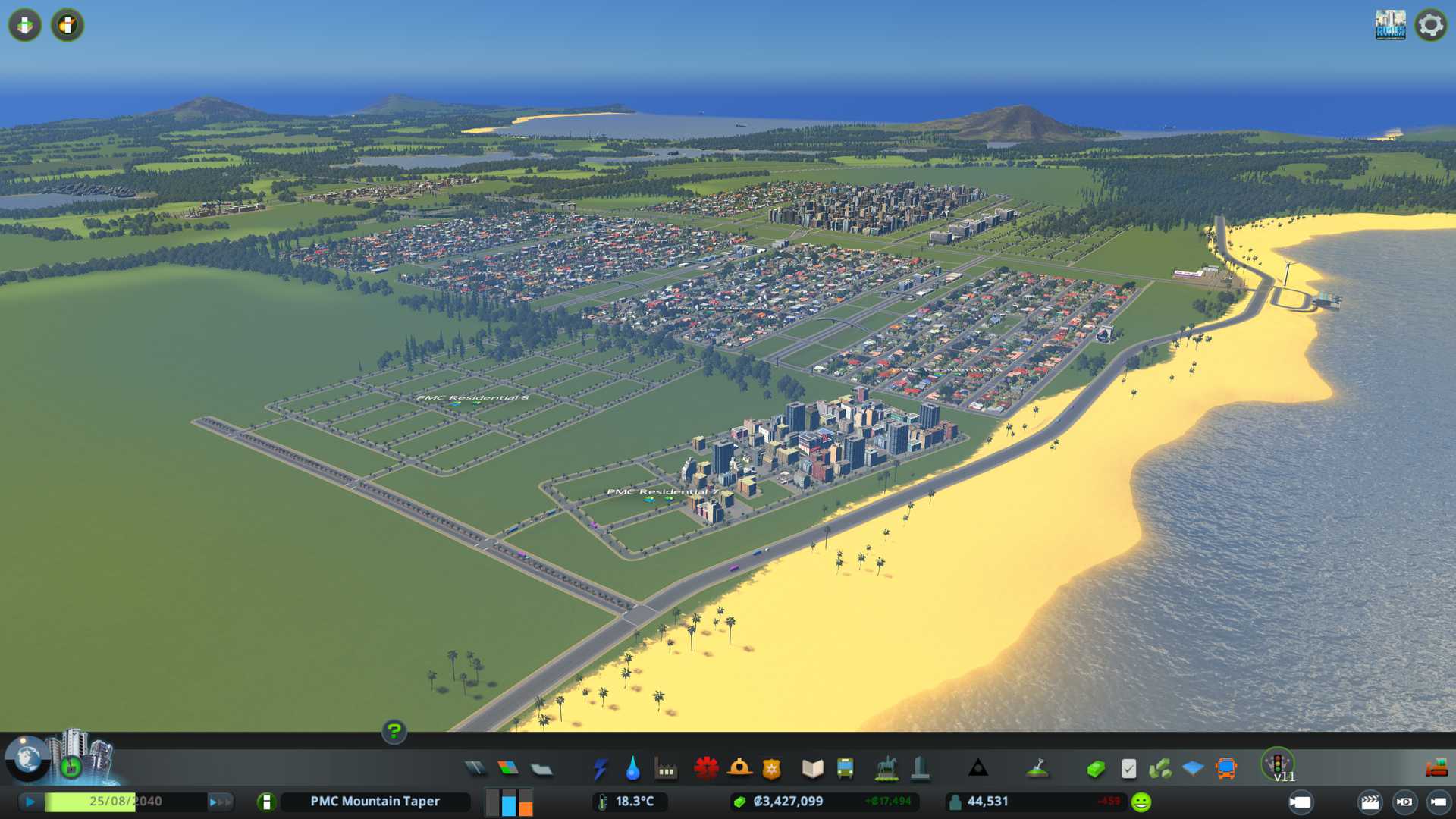Open the Fire Department helmet menu
The height and width of the screenshot is (819, 1456).
[x=739, y=769]
